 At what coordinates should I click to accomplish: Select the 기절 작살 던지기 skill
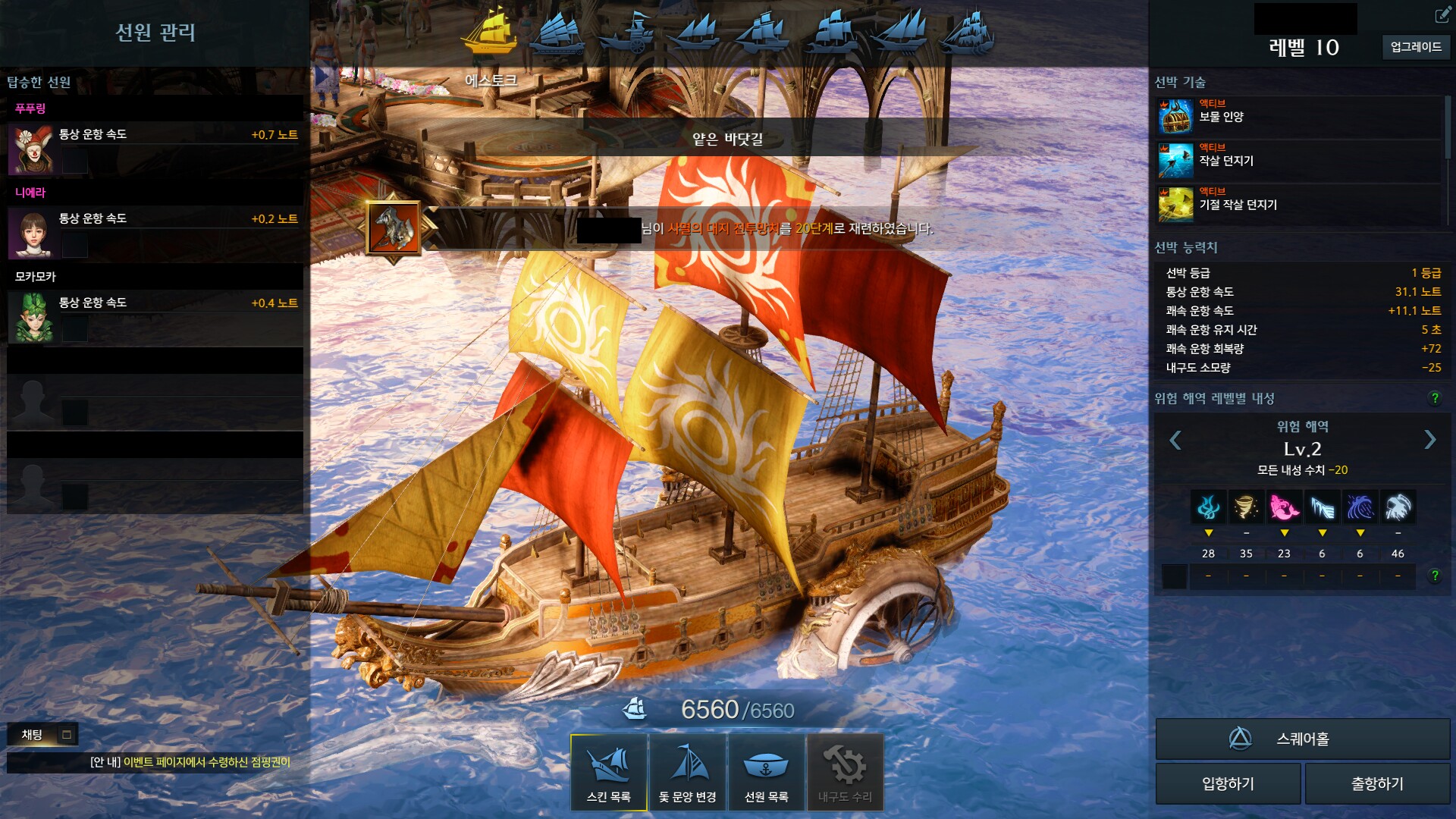(x=1175, y=205)
